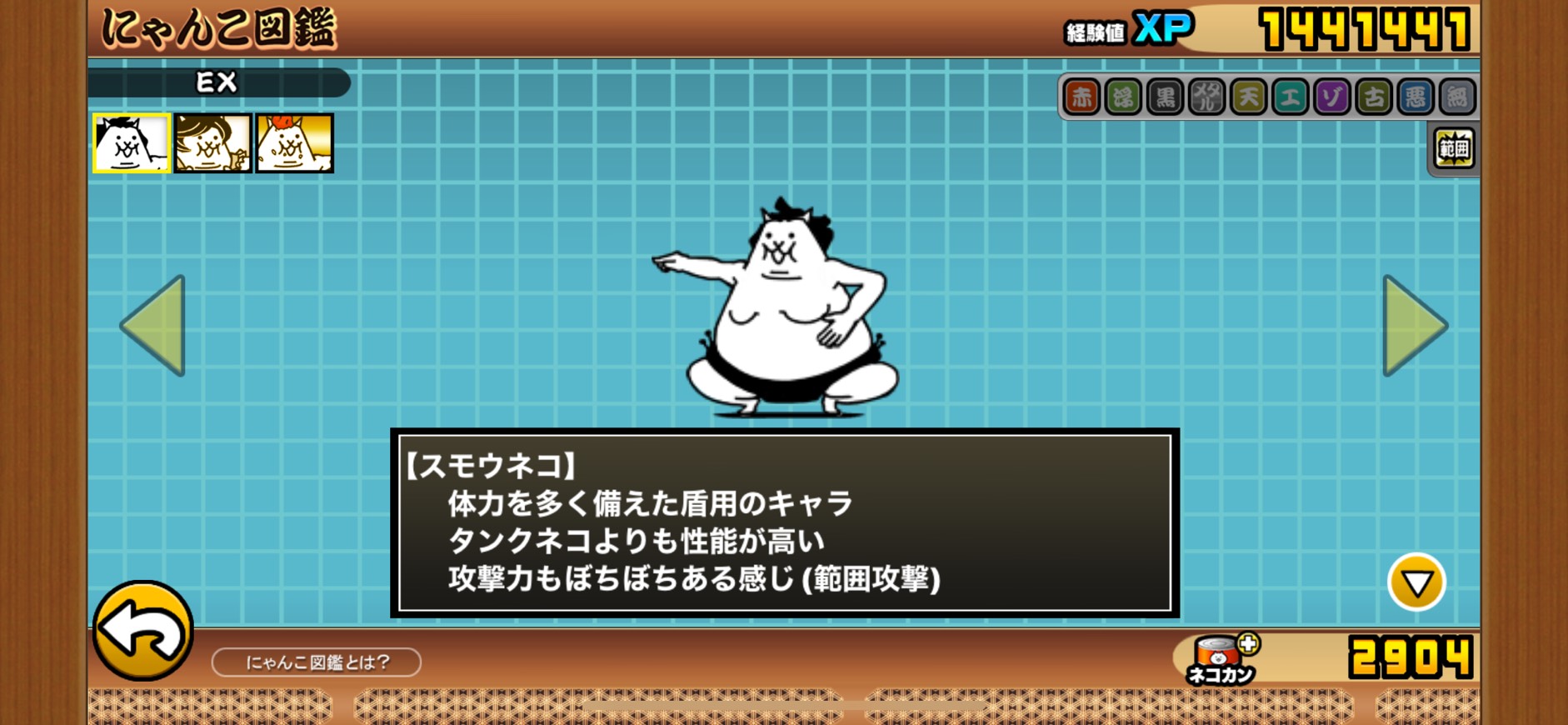
Task: Tap the teal エ alien trait icon
Action: click(x=1290, y=97)
